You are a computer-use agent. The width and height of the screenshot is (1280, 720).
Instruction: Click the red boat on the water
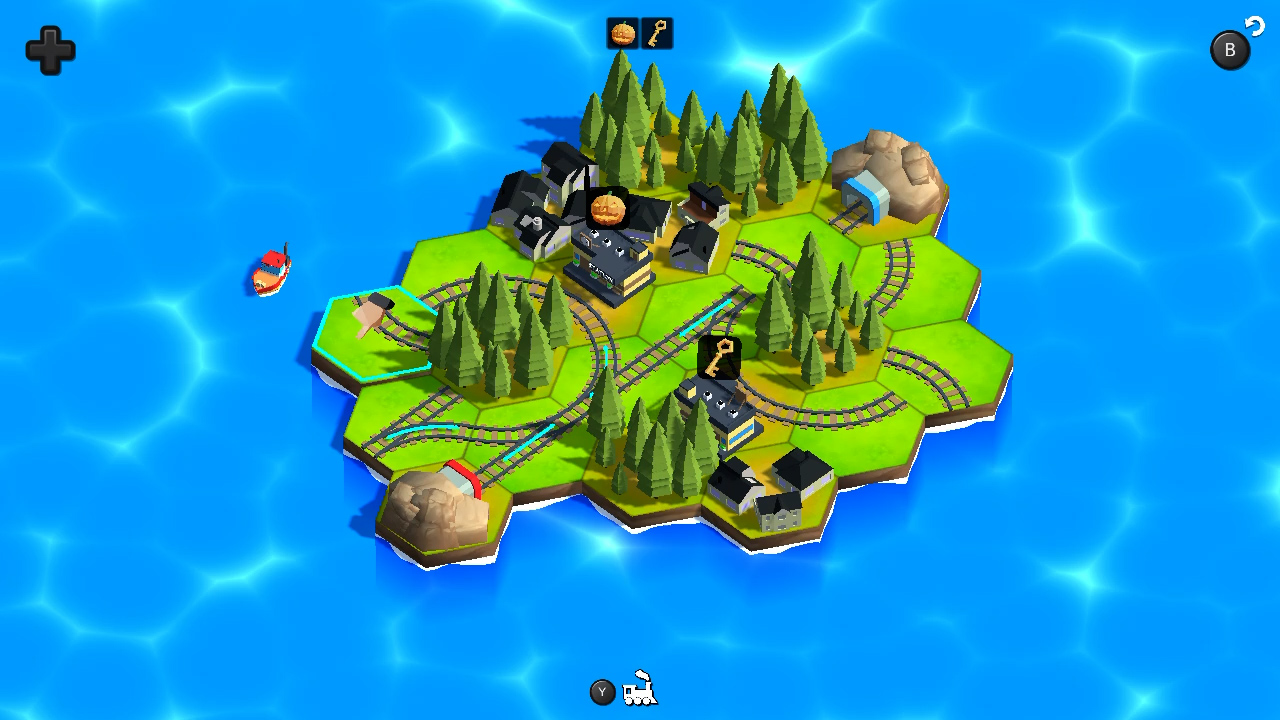[270, 270]
